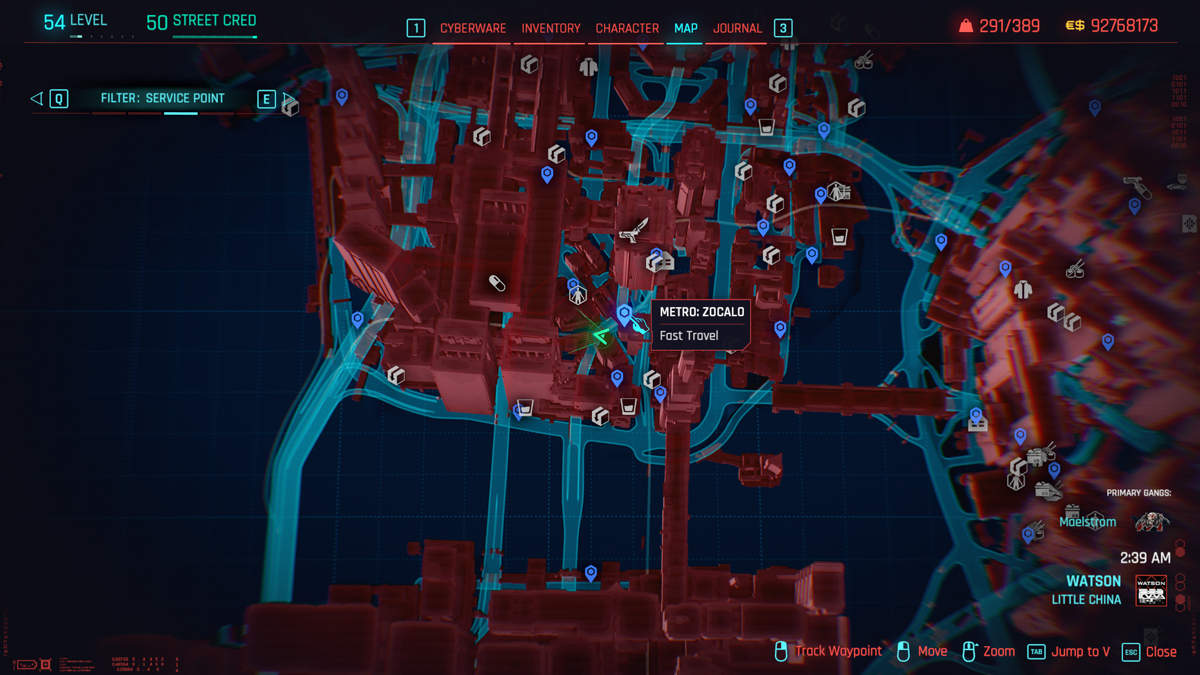1200x675 pixels.
Task: Go to the Character tab
Action: coord(627,28)
